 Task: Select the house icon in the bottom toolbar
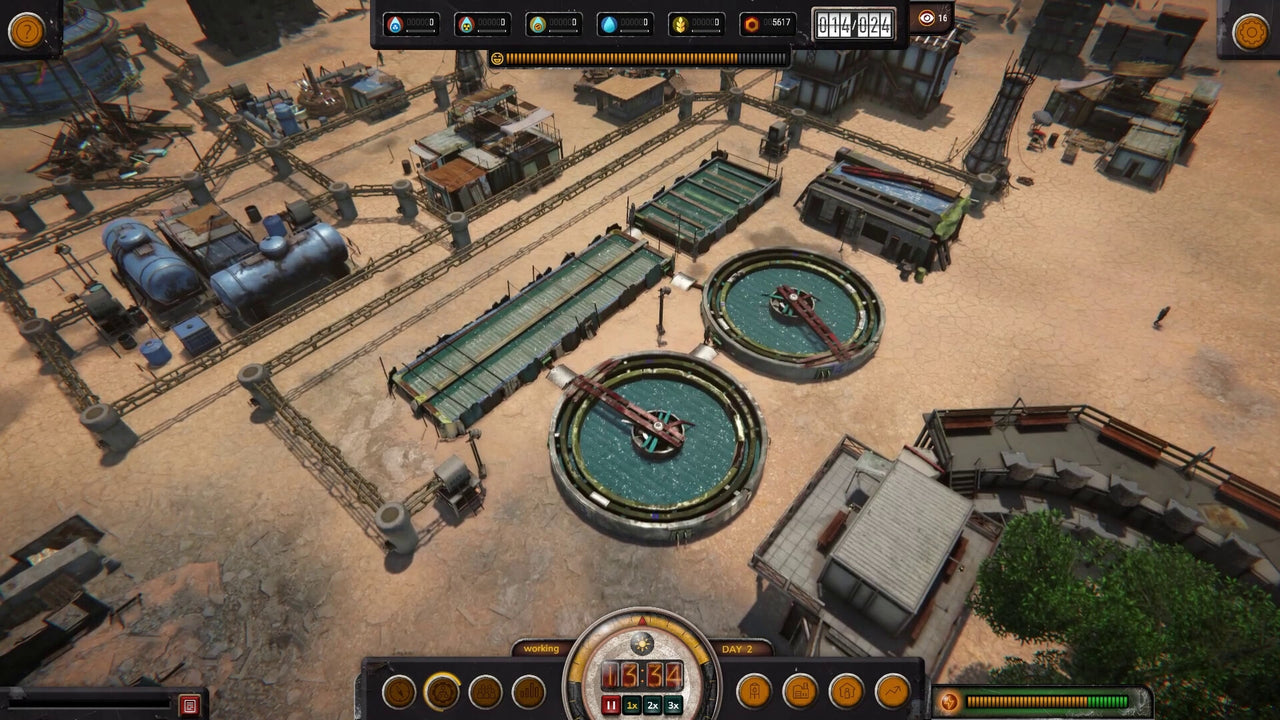[847, 689]
